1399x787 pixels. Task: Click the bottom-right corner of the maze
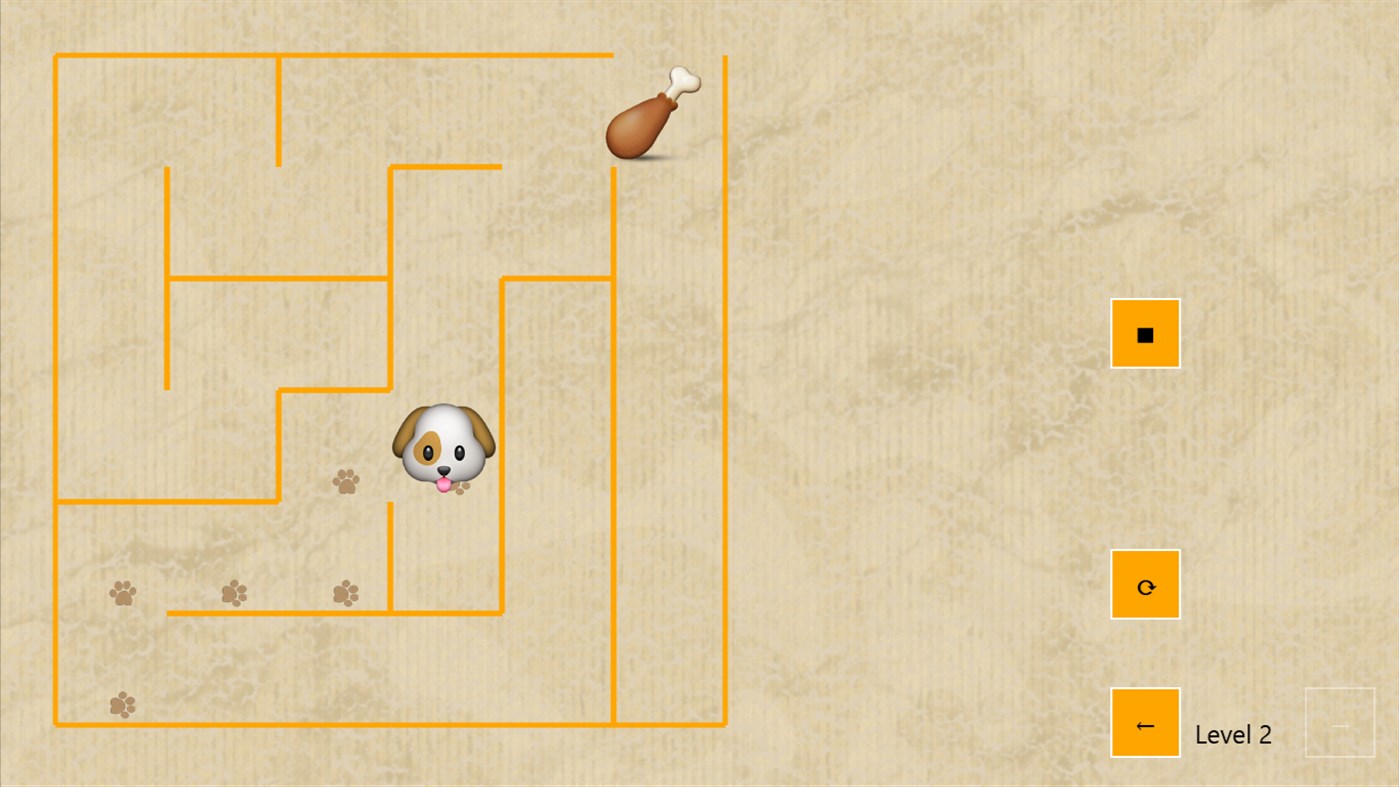(x=724, y=722)
